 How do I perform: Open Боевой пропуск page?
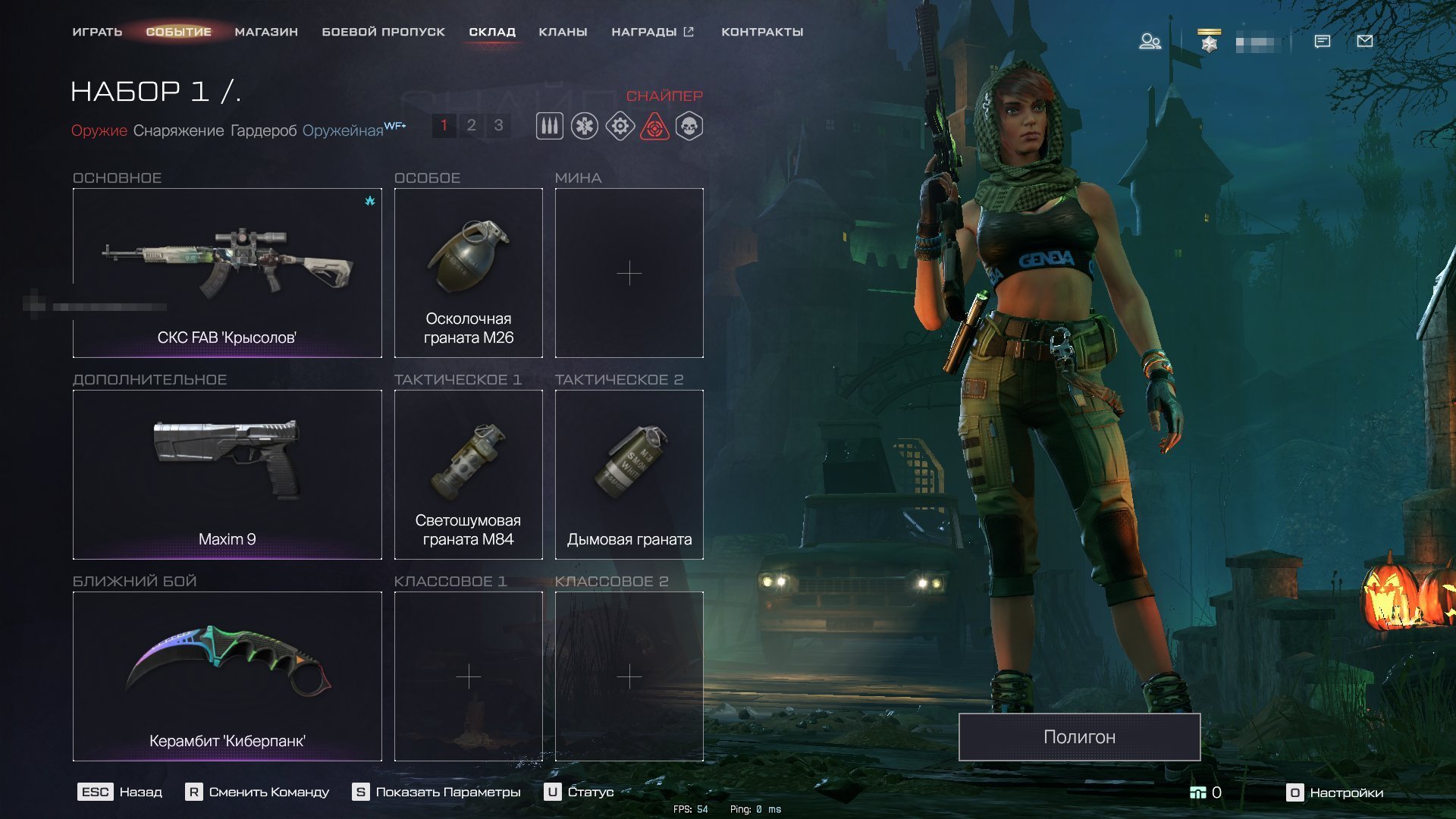coord(383,32)
